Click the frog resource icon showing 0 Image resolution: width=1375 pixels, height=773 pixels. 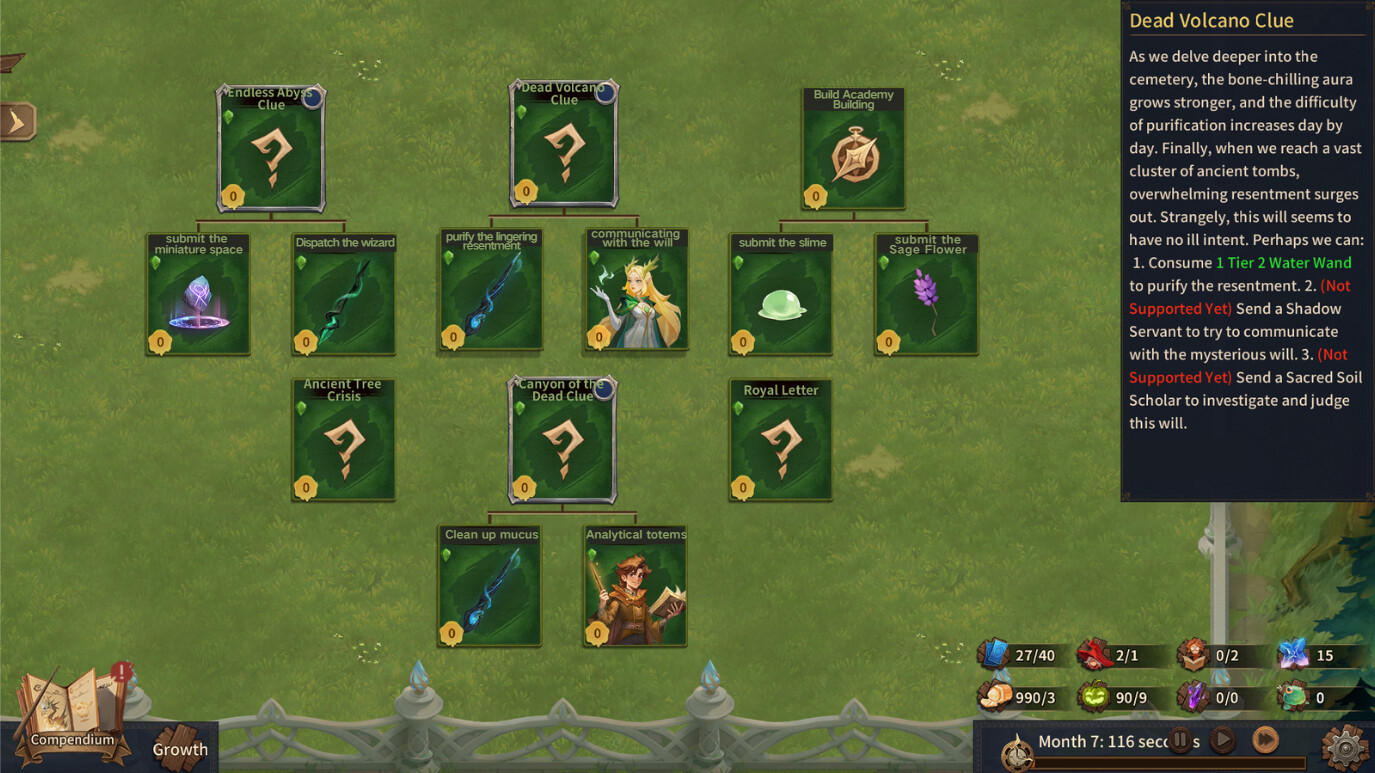coord(1293,698)
